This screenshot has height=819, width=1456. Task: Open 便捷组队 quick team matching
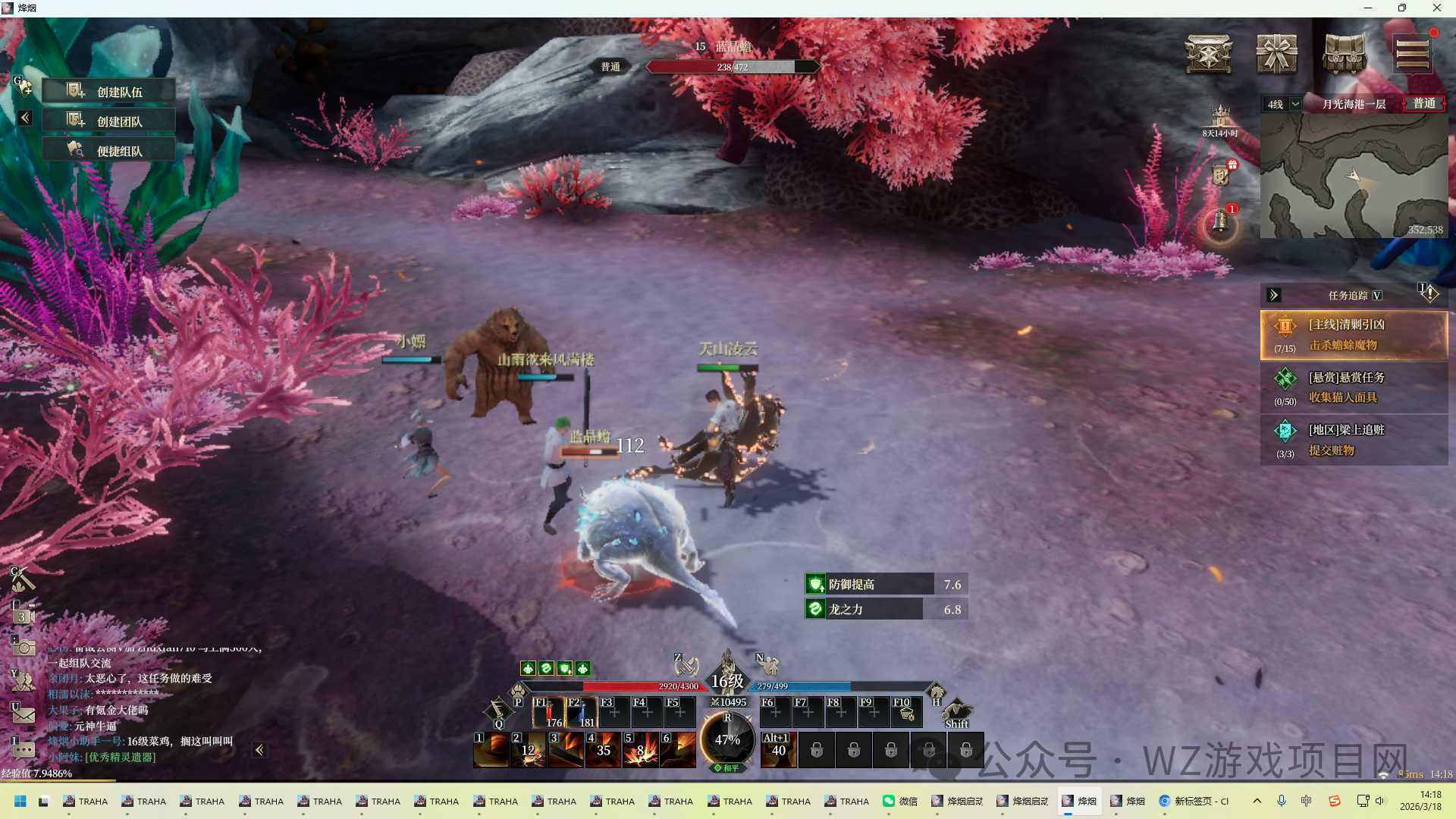pos(108,151)
